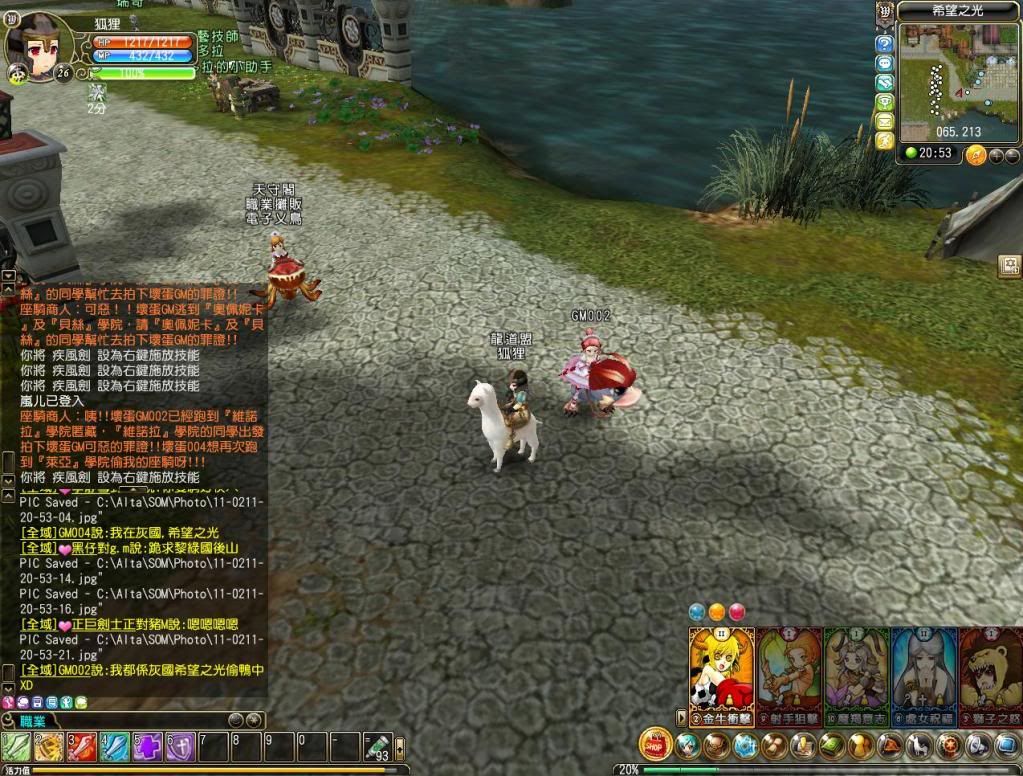Image resolution: width=1023 pixels, height=776 pixels.
Task: Activate the purple shield skill in slot 6
Action: [180, 747]
